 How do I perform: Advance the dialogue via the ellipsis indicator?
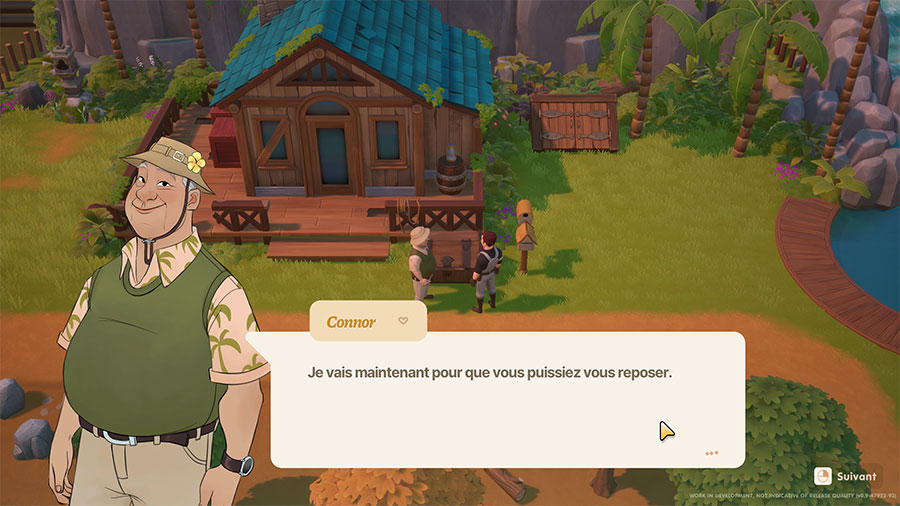(x=711, y=453)
